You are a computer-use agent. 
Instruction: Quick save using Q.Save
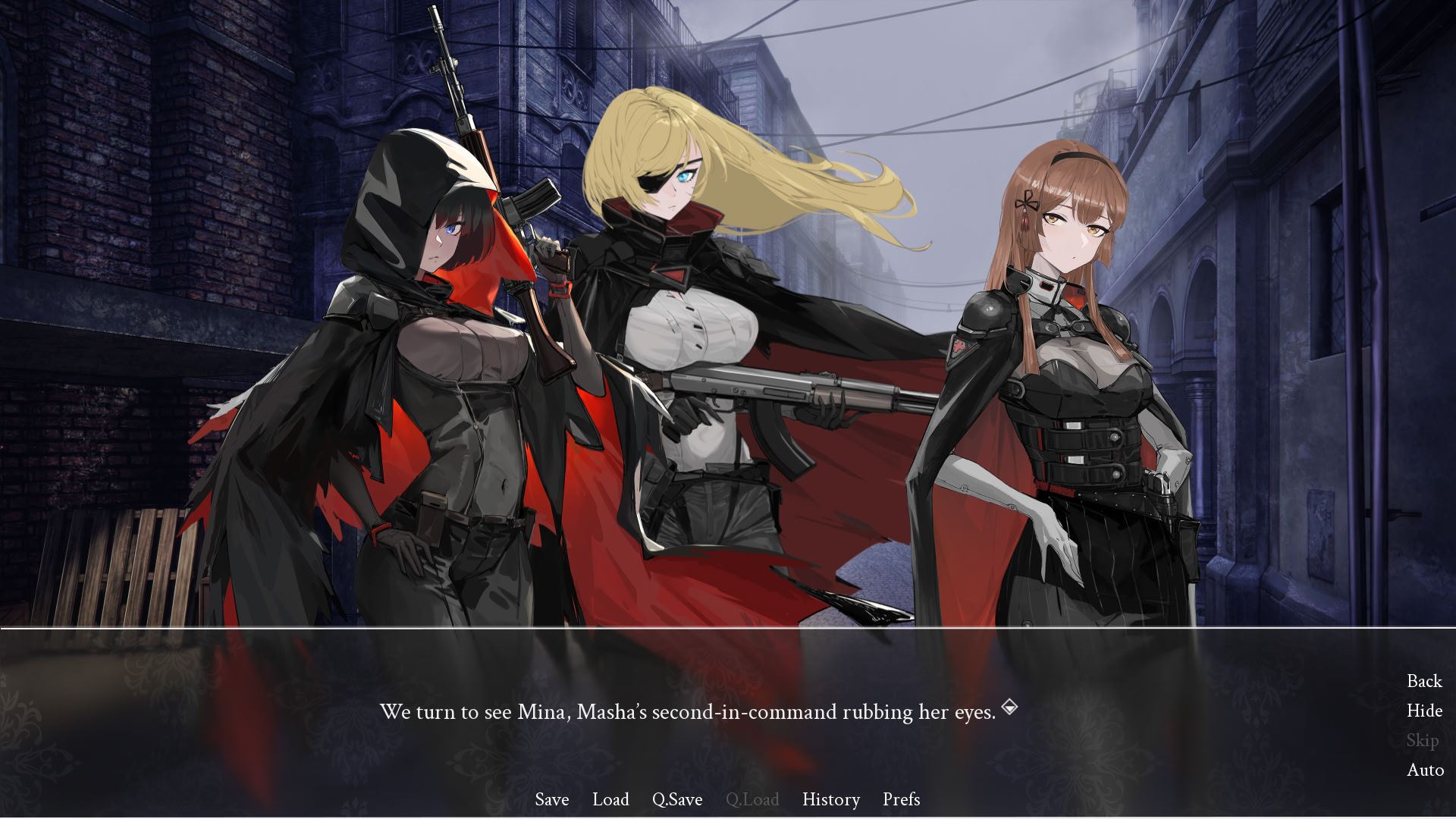click(678, 799)
